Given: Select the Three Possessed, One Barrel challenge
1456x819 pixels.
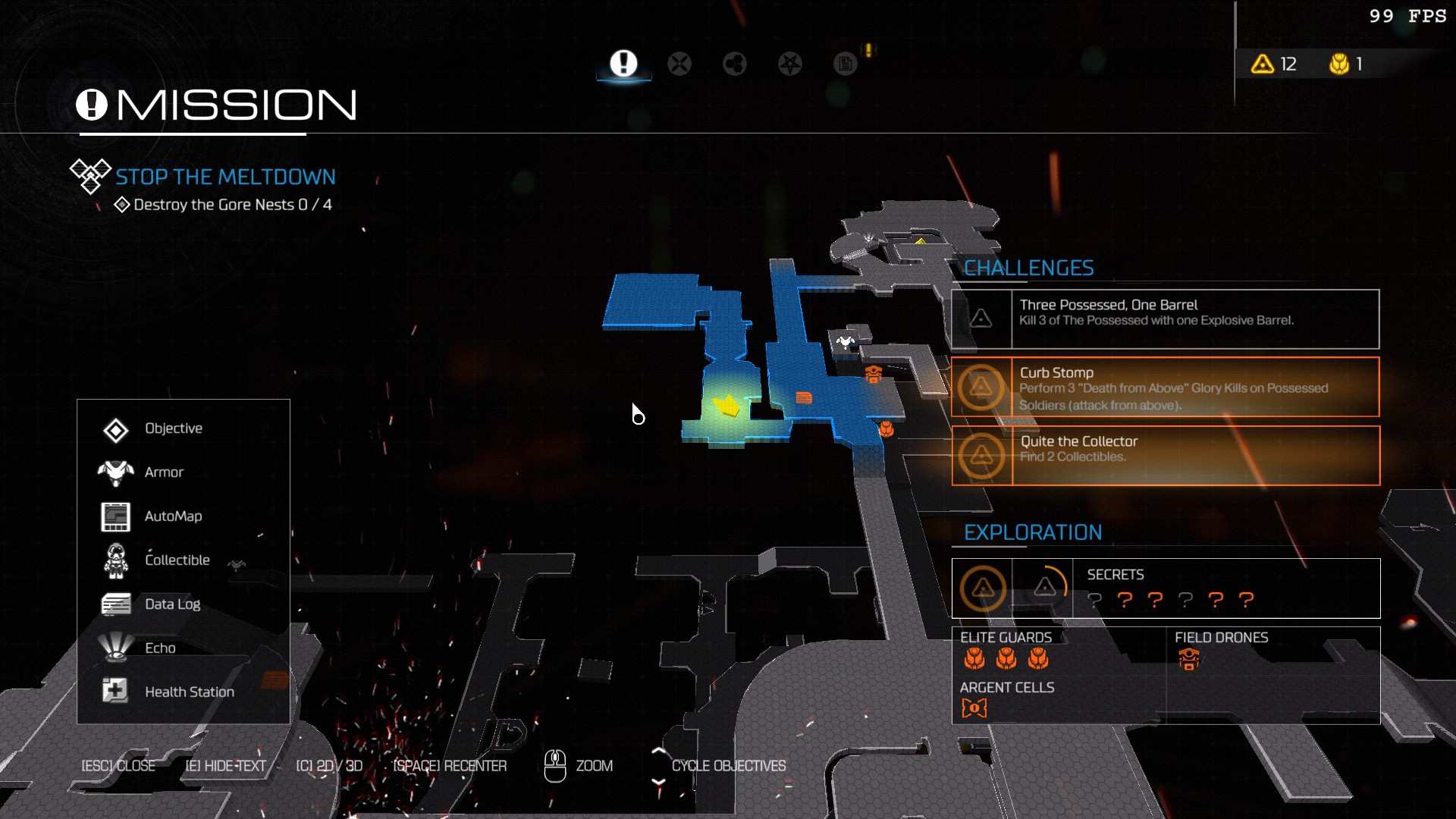Looking at the screenshot, I should tap(1165, 319).
